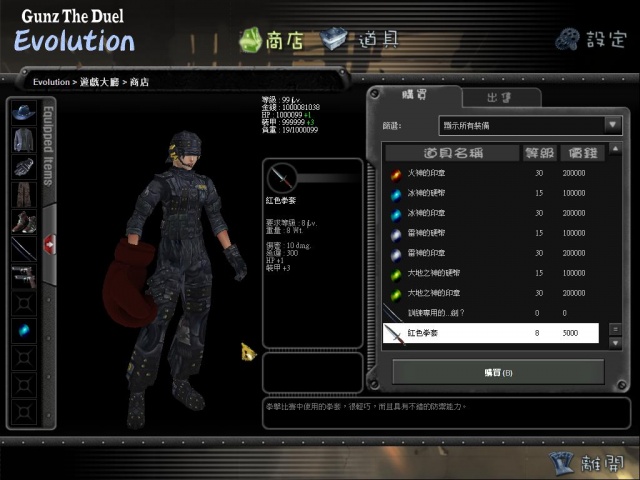Choose the 冰神的硬幣 shop row
The height and width of the screenshot is (480, 640).
point(432,192)
